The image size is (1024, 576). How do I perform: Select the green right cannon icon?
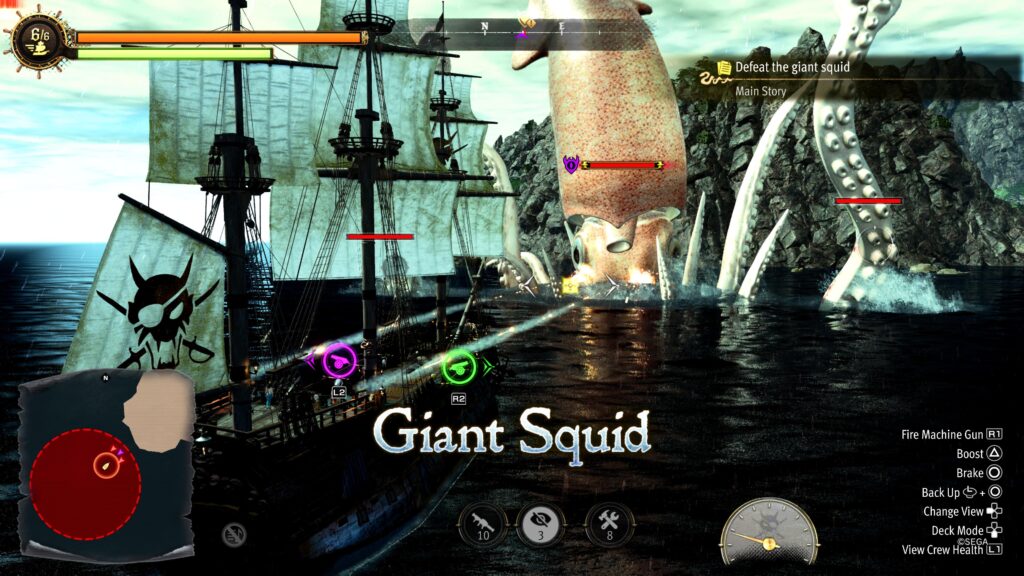click(458, 364)
